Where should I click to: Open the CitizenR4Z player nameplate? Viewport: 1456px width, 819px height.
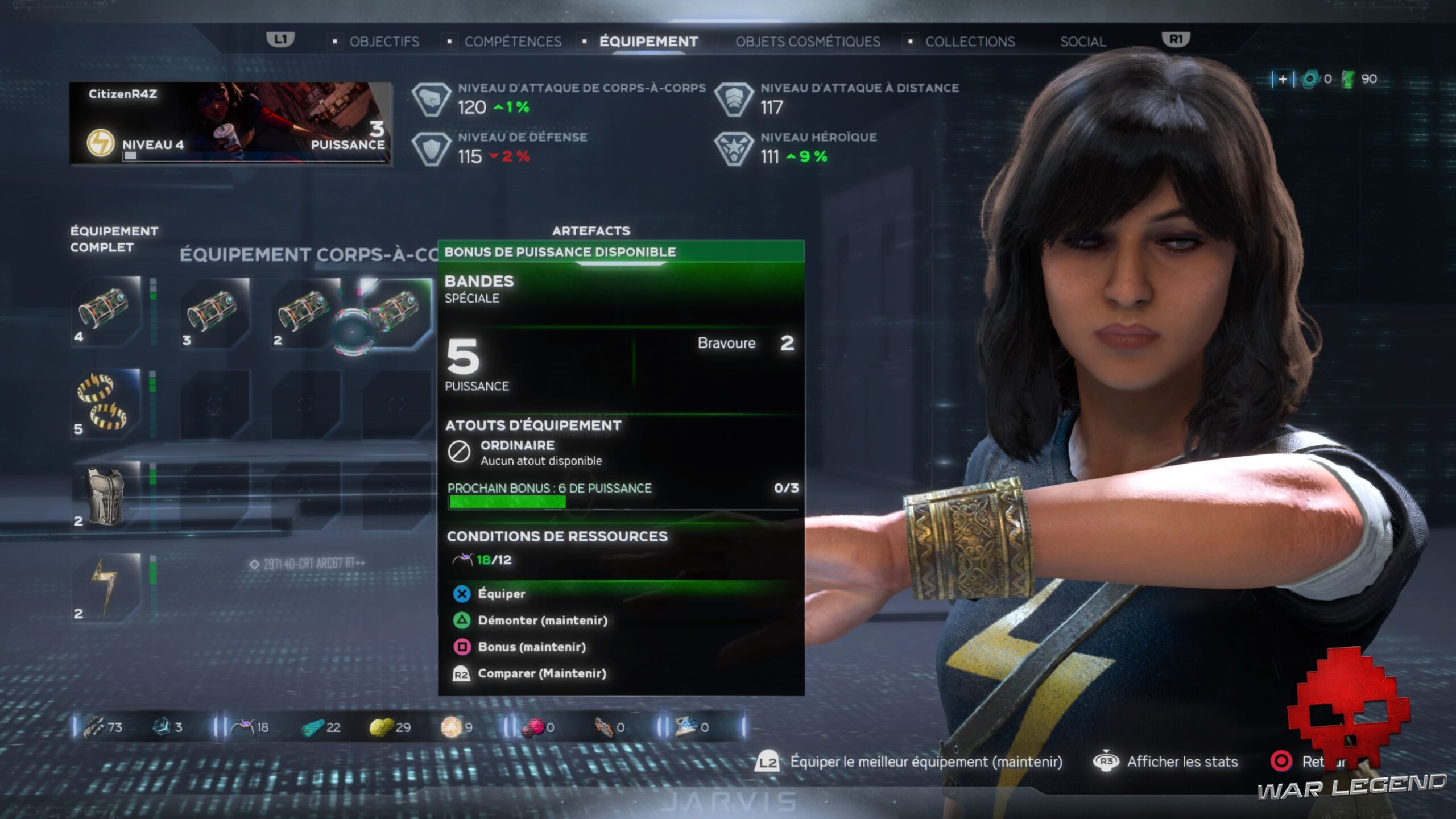[x=230, y=123]
